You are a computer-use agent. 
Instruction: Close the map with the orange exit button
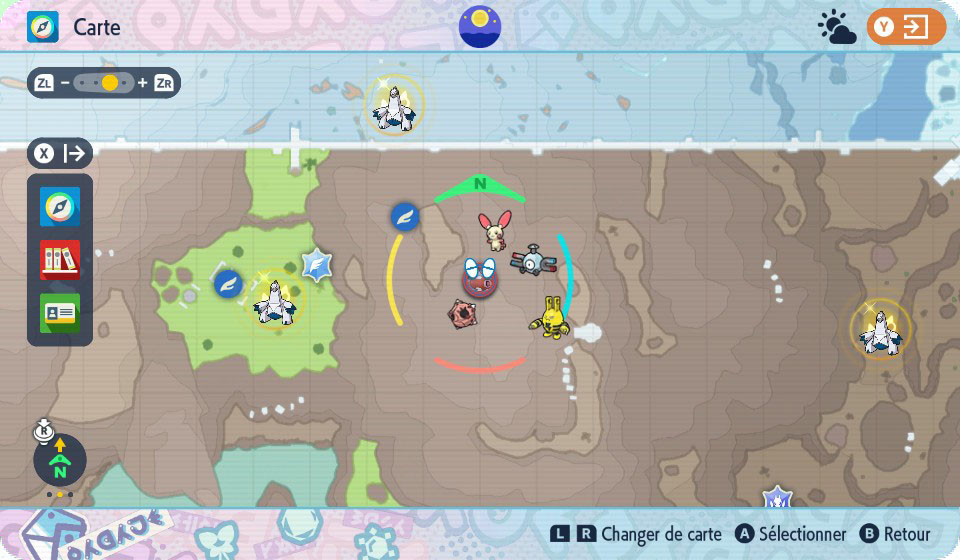coord(906,27)
